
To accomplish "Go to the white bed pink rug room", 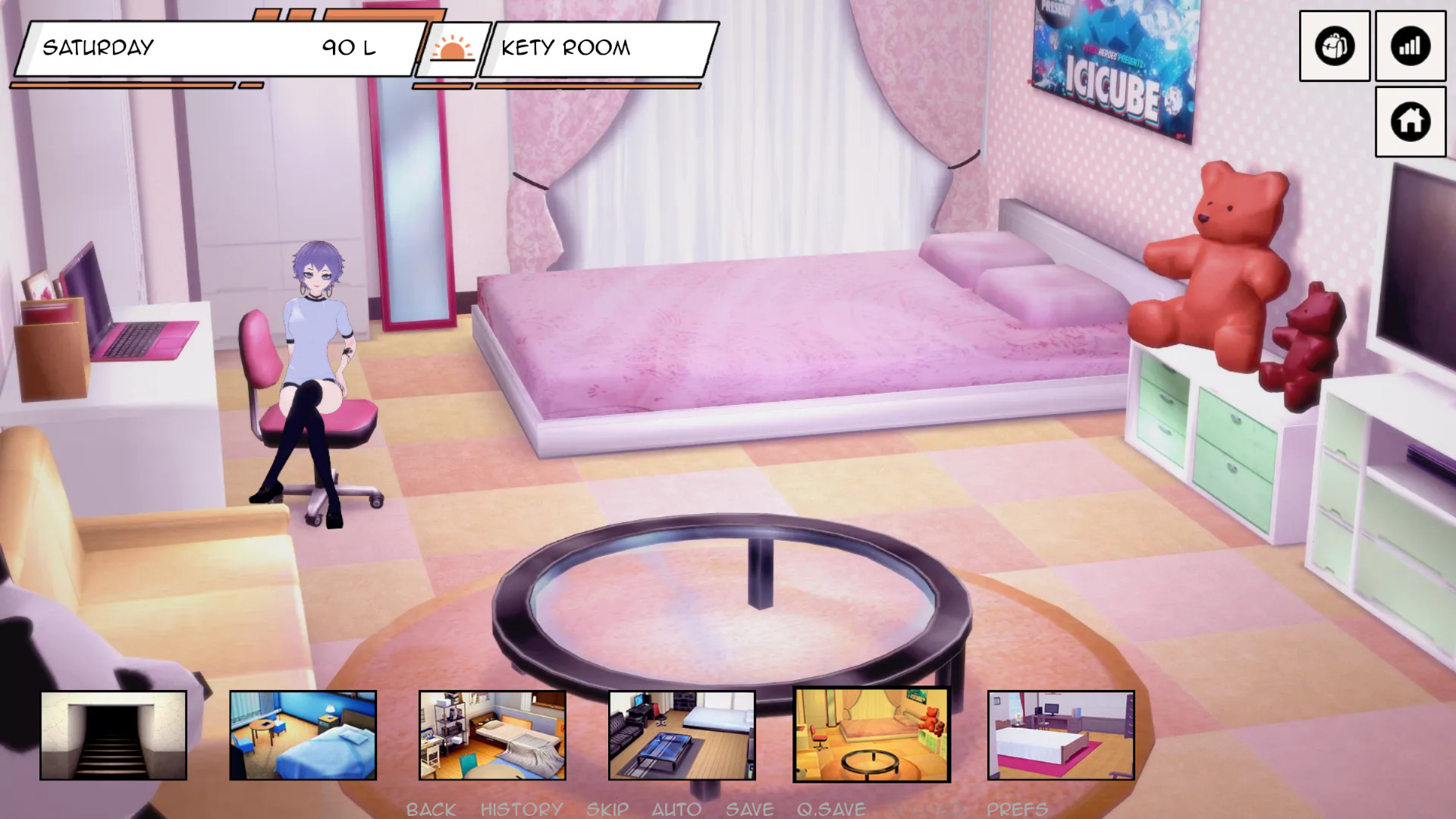I will [x=1061, y=735].
